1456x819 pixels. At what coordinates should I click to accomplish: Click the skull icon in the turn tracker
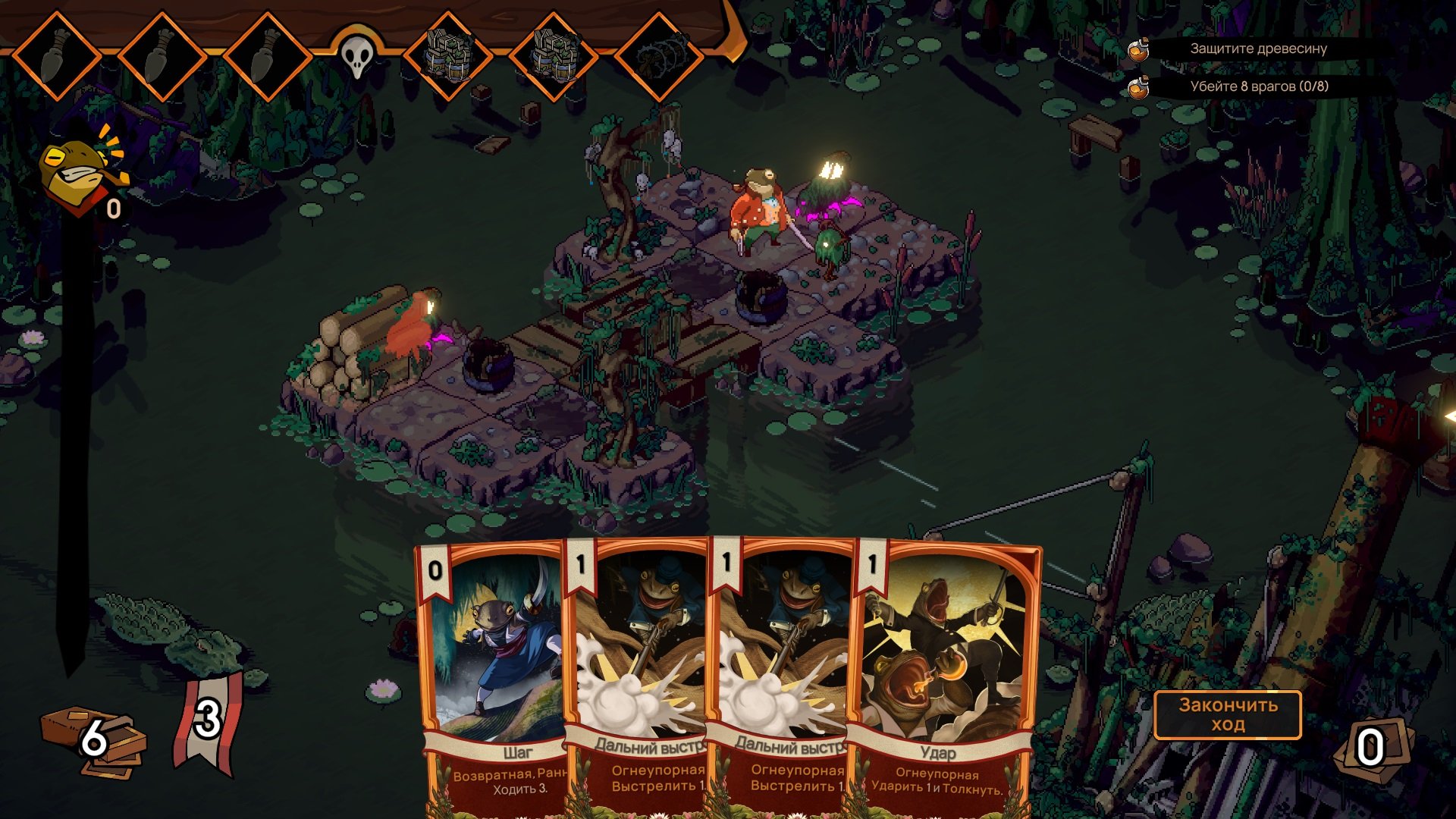tap(356, 55)
